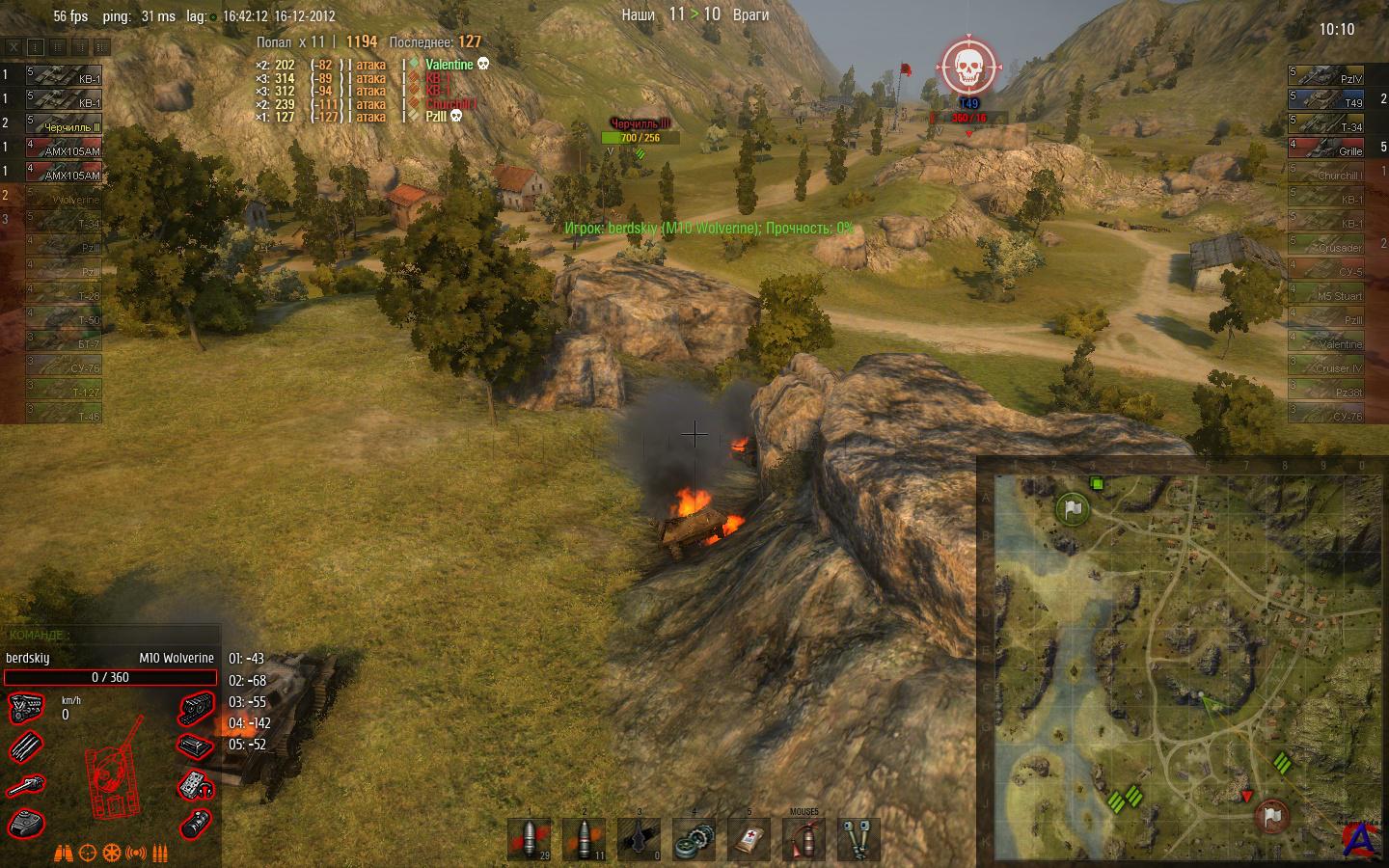
Task: Select the second shell slot with 11 rounds
Action: point(584,839)
